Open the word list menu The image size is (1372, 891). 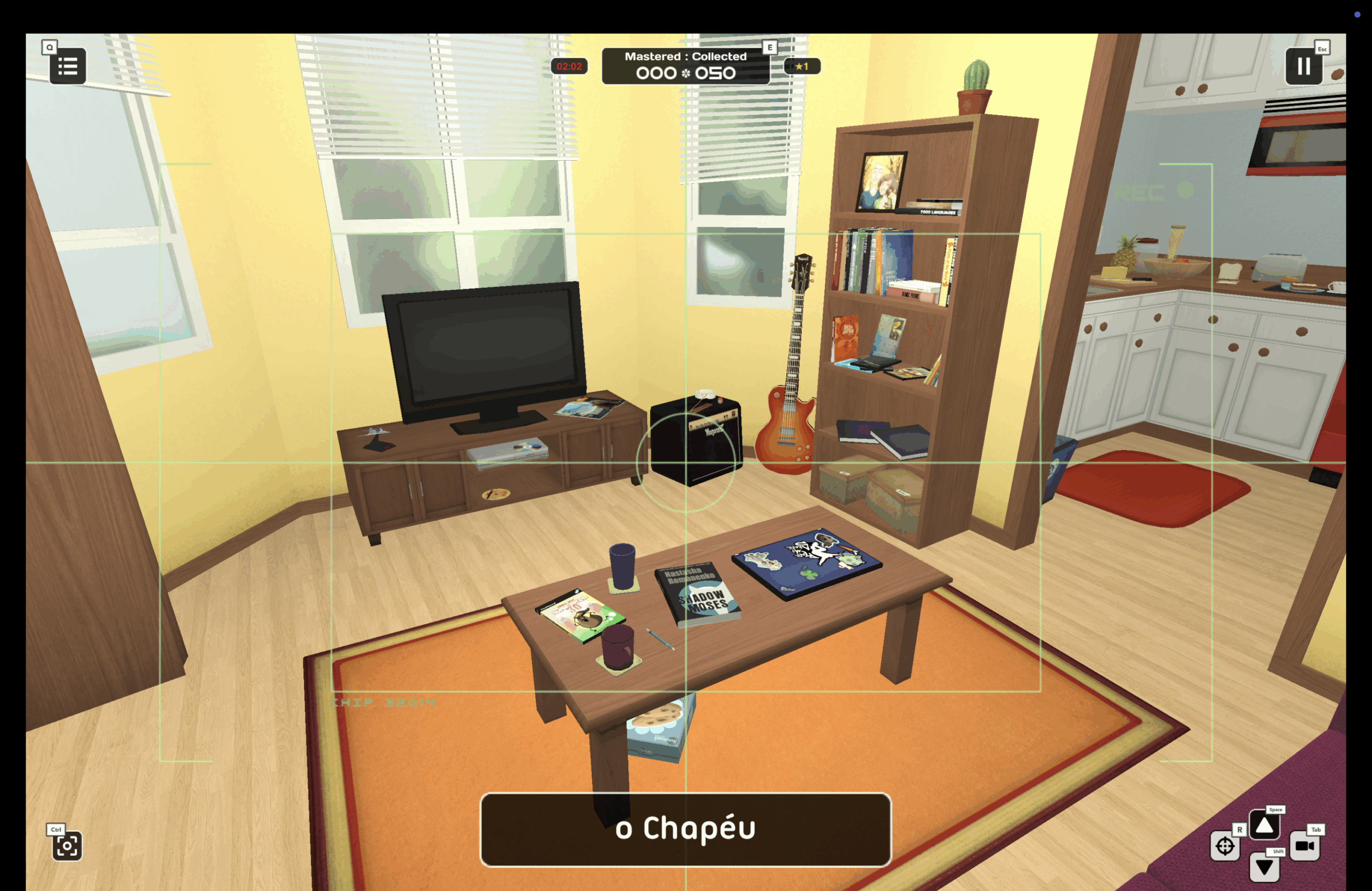click(x=68, y=66)
